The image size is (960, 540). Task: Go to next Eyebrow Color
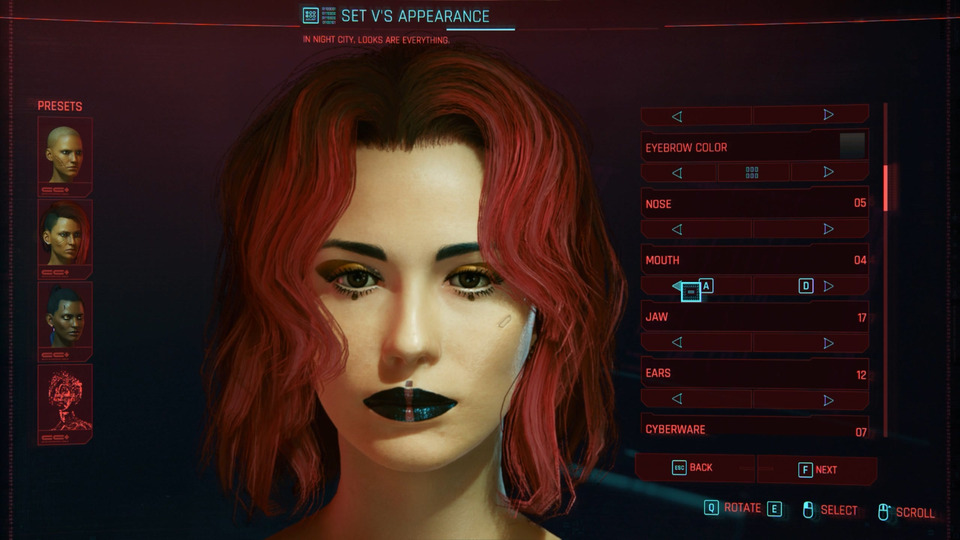(828, 173)
